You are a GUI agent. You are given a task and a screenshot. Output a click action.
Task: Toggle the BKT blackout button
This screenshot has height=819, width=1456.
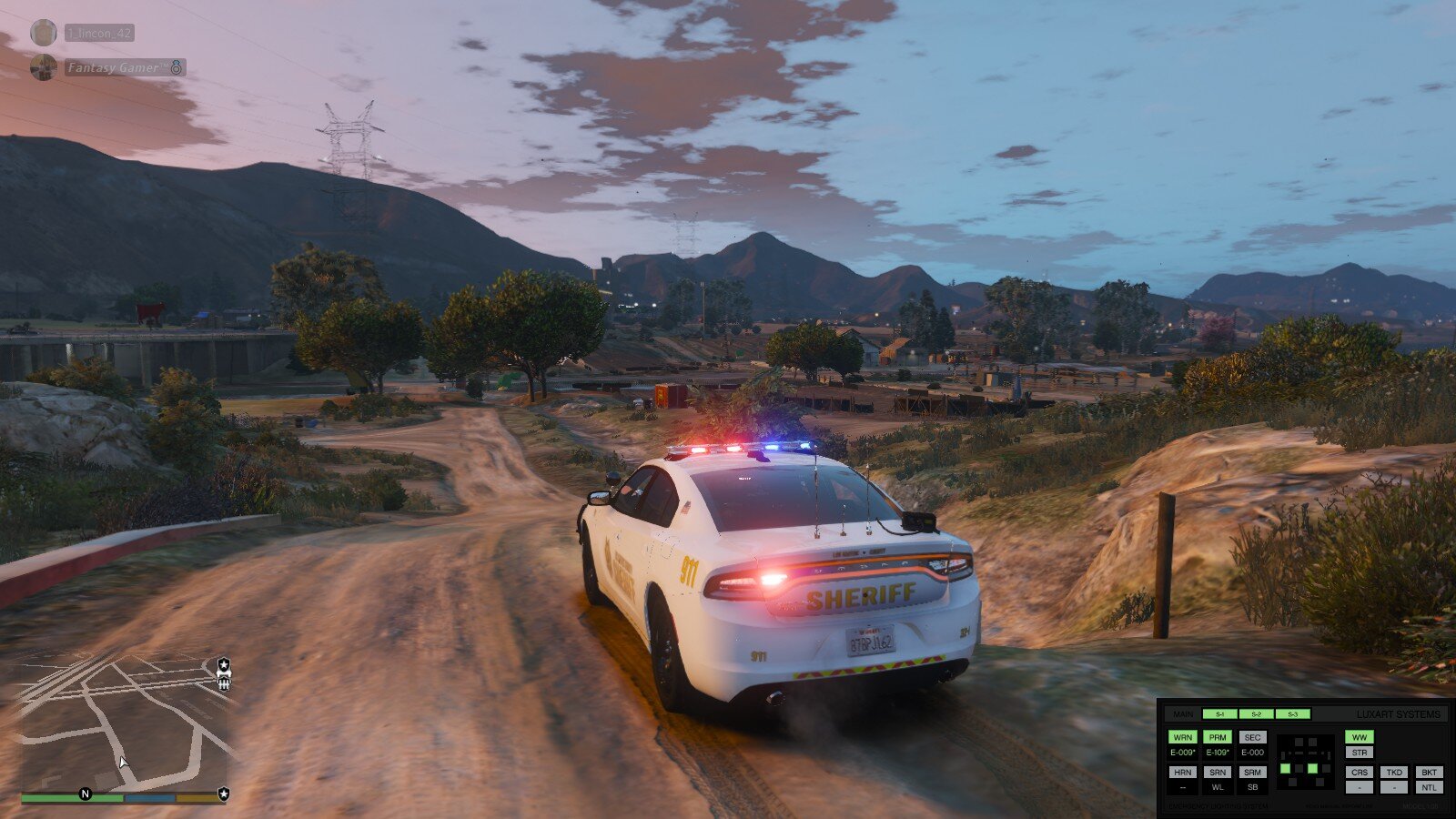coord(1429,772)
